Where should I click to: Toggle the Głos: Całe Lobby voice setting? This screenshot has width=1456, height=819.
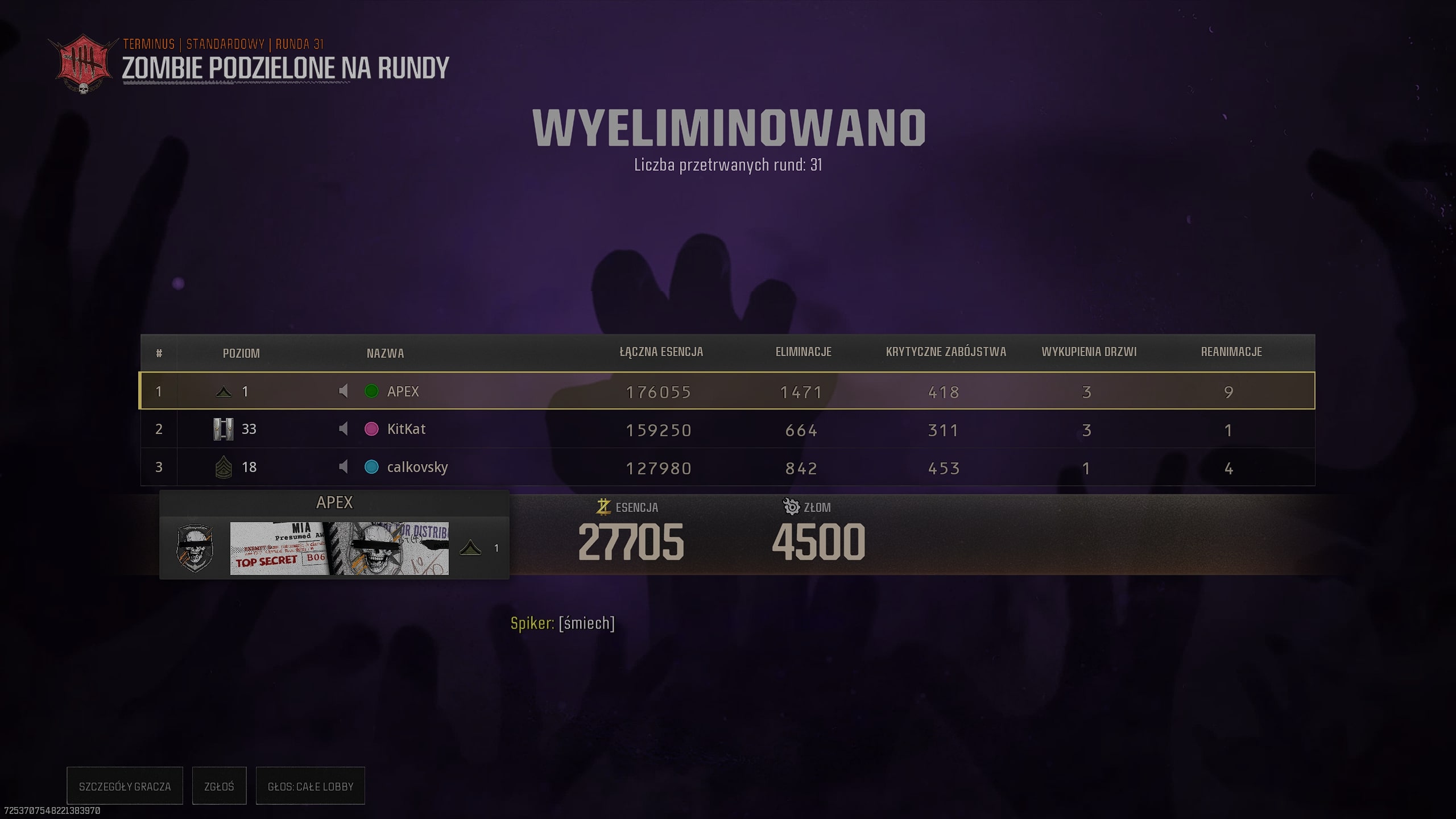point(310,786)
